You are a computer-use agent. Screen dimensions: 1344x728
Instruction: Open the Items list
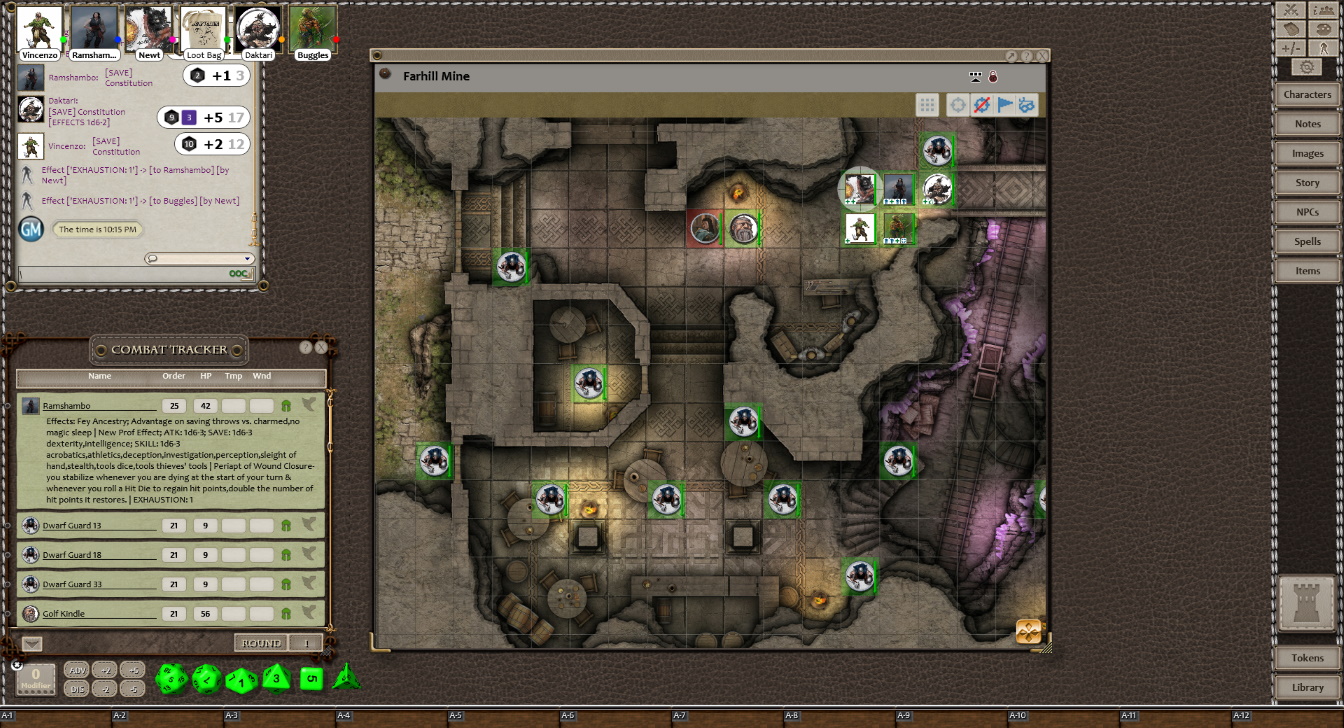coord(1307,271)
